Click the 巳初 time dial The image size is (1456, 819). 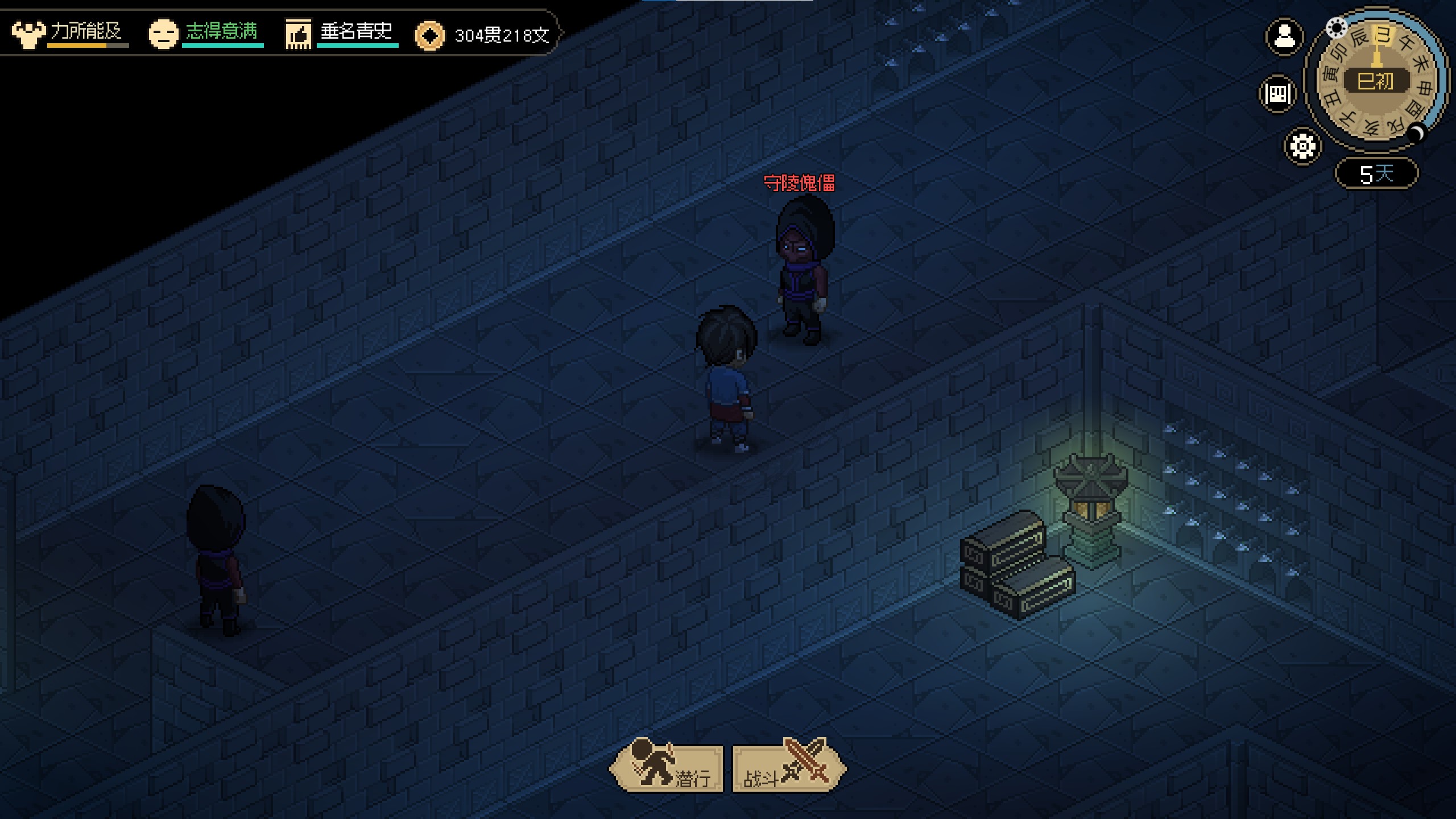click(1375, 81)
